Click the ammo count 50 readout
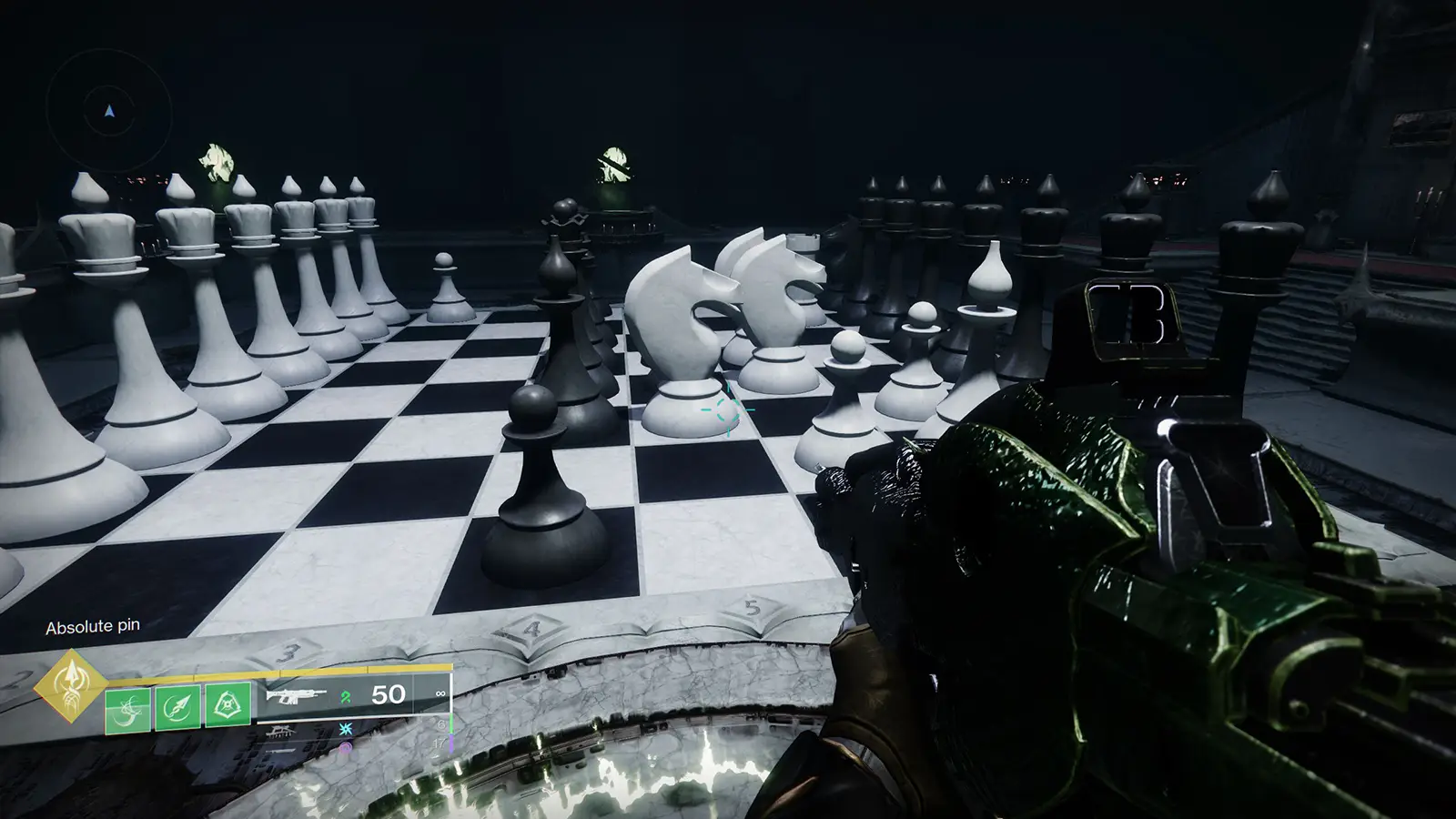 coord(389,693)
